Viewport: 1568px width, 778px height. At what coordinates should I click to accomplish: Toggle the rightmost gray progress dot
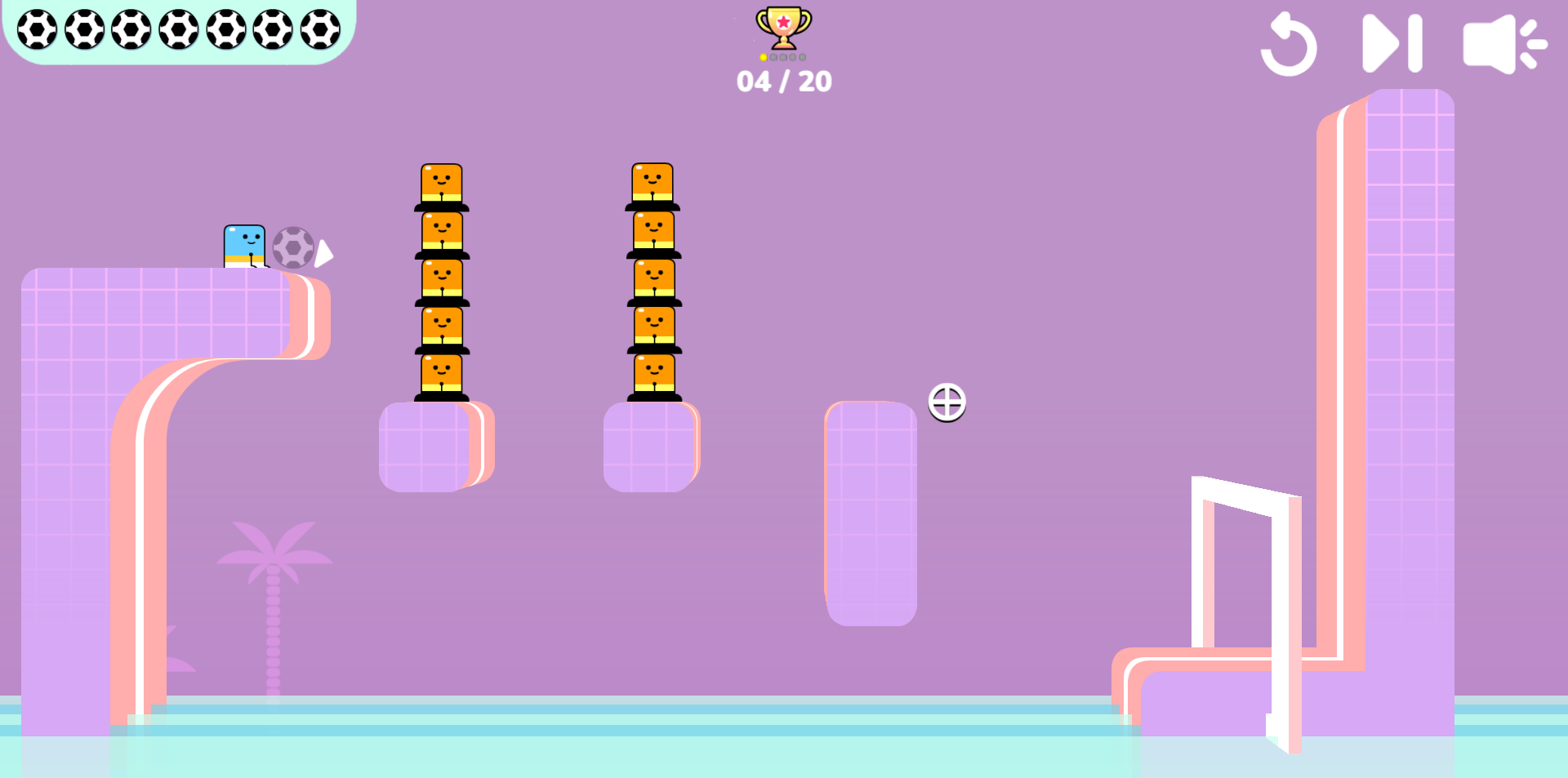[x=803, y=57]
